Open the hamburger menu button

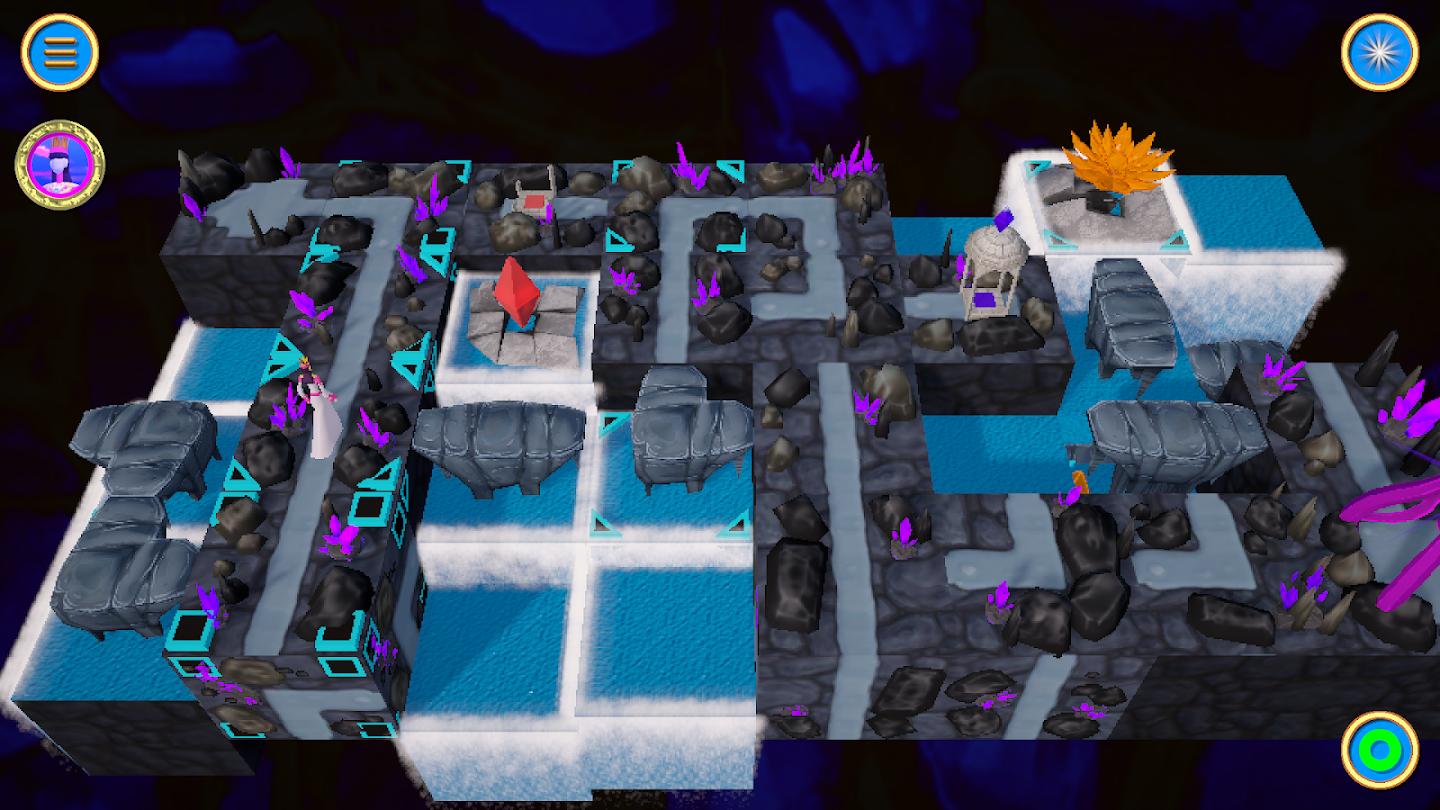coord(59,52)
